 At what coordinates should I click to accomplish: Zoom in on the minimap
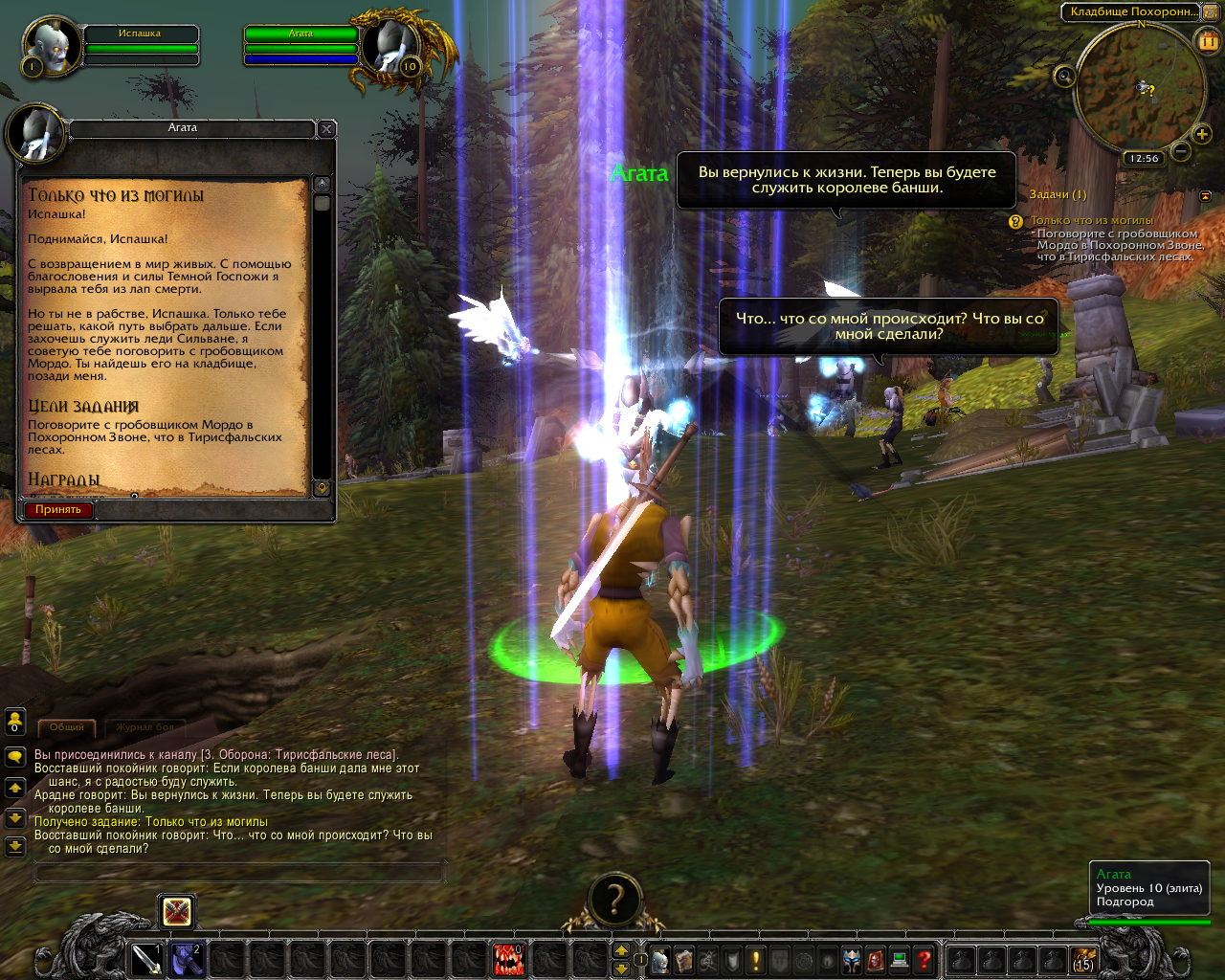1202,134
